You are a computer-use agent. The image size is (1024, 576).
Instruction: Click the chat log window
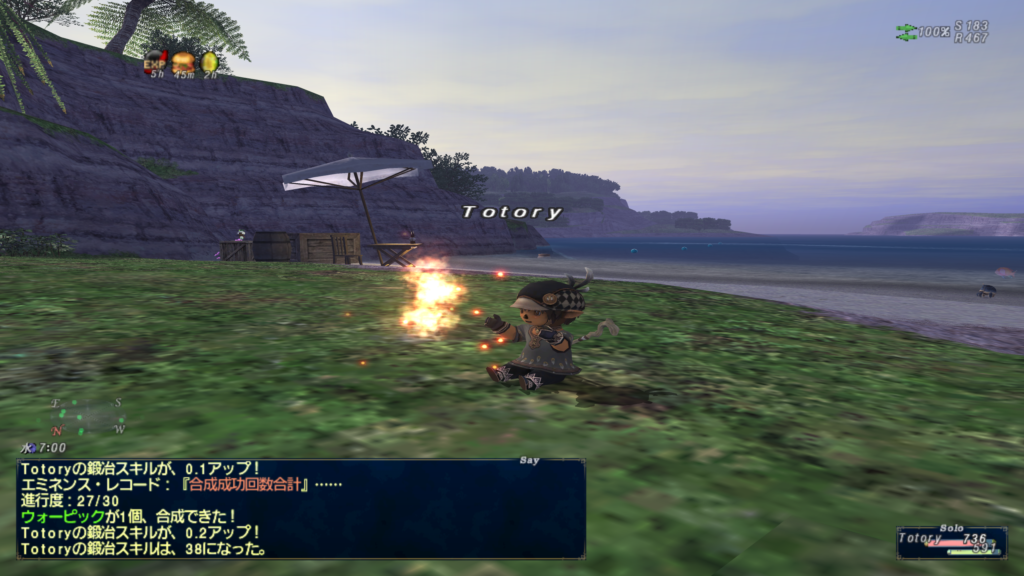pyautogui.click(x=300, y=508)
